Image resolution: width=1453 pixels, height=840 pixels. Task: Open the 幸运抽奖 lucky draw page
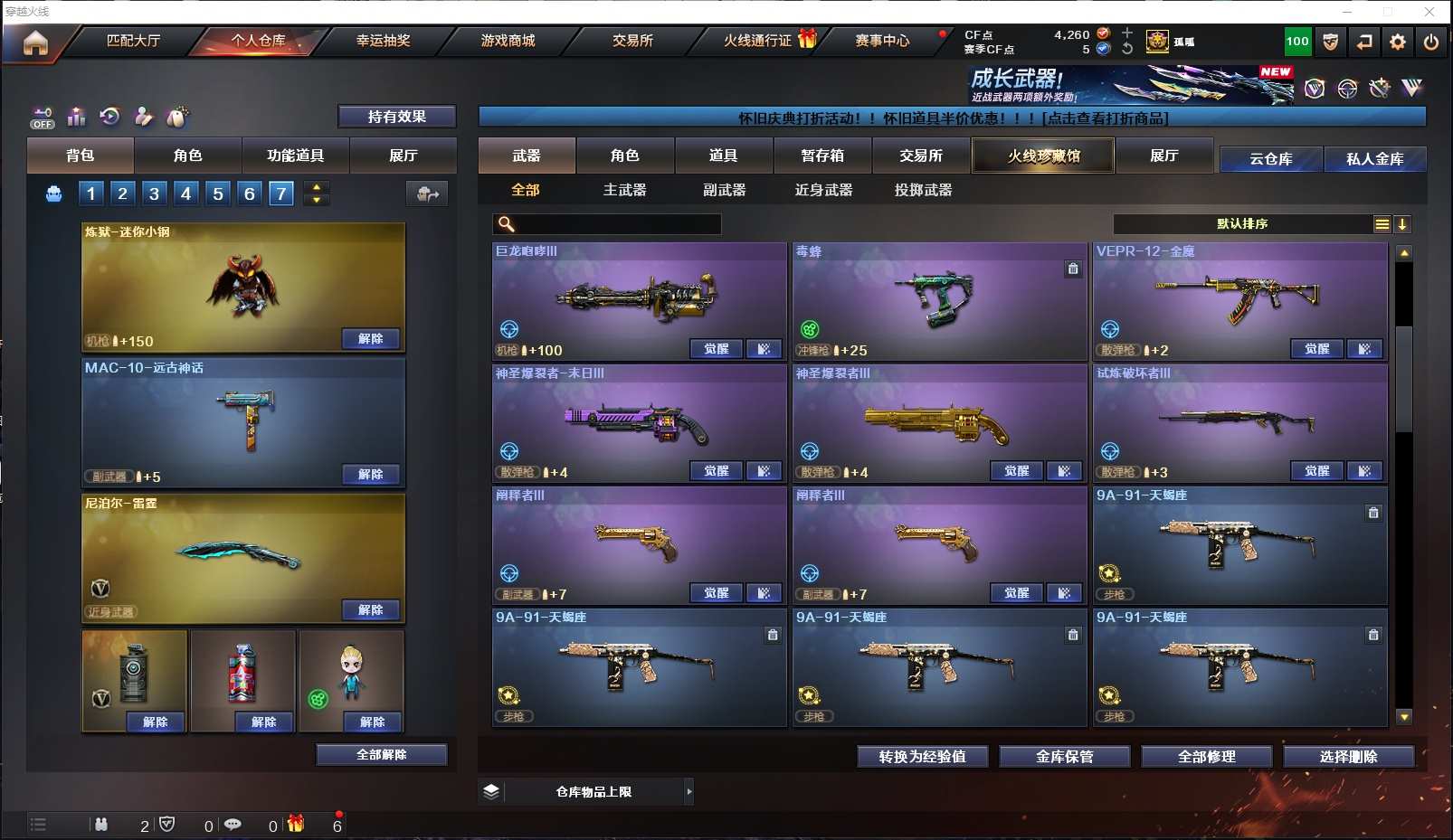(x=383, y=41)
